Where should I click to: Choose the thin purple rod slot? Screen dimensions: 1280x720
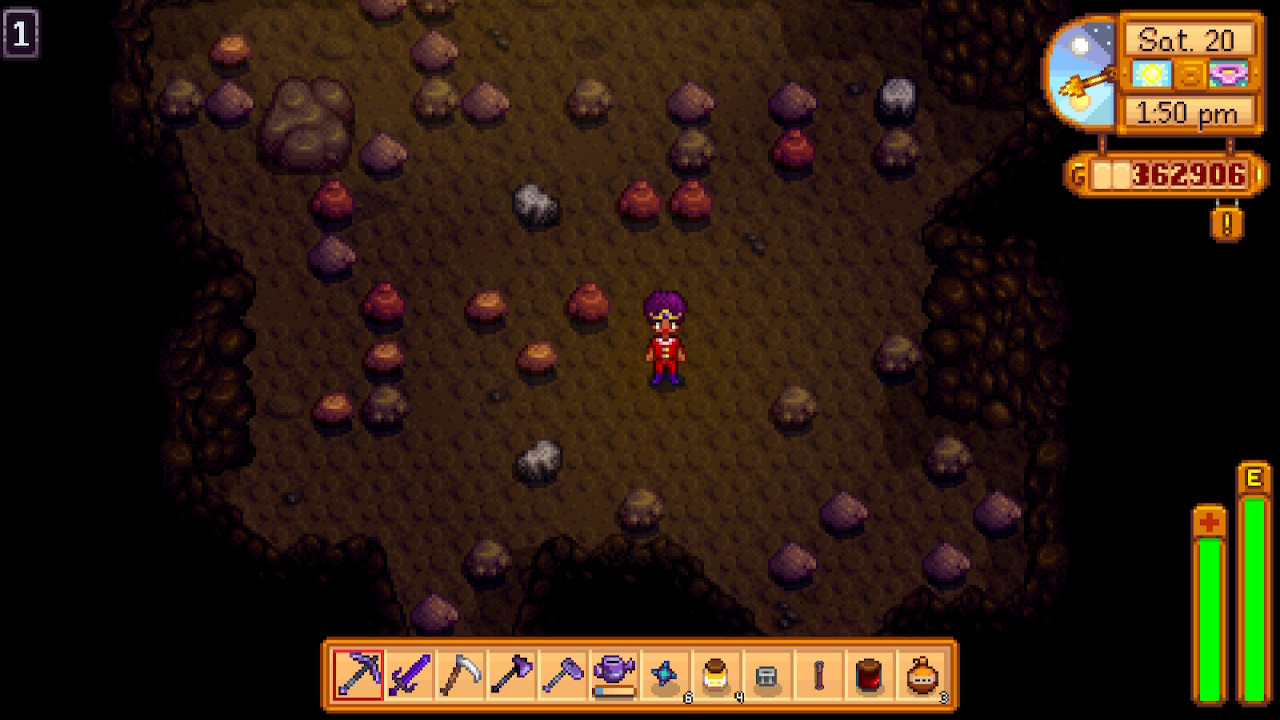point(819,676)
